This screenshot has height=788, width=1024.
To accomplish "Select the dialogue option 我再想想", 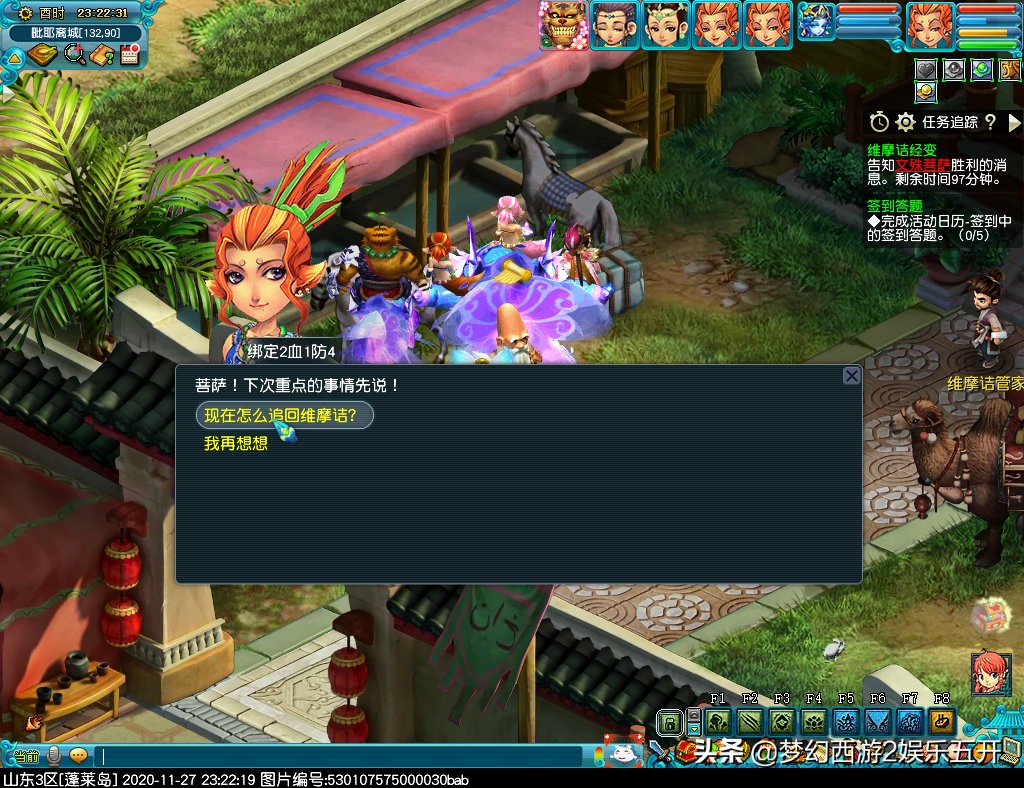I will tap(236, 443).
